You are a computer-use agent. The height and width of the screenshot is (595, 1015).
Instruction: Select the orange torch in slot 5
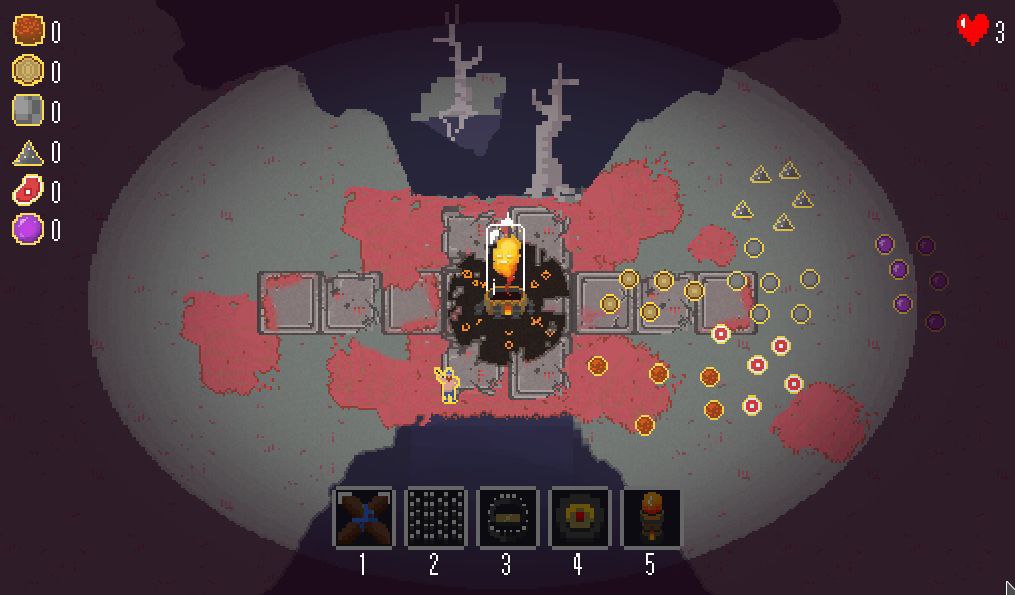(650, 517)
